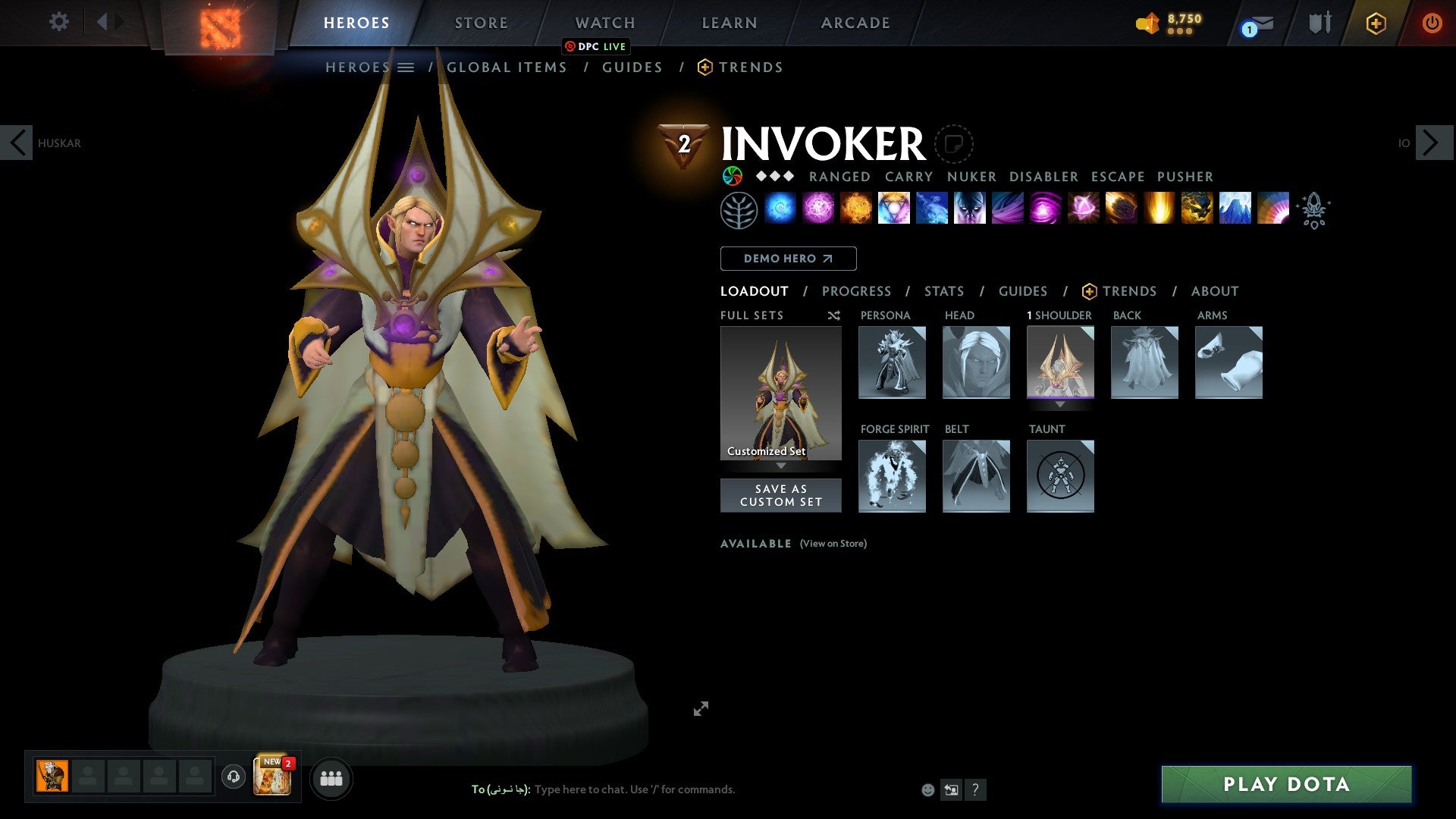Screen dimensions: 1456x819
Task: Expand the Heroes hamburger menu in the subnav
Action: coord(407,67)
